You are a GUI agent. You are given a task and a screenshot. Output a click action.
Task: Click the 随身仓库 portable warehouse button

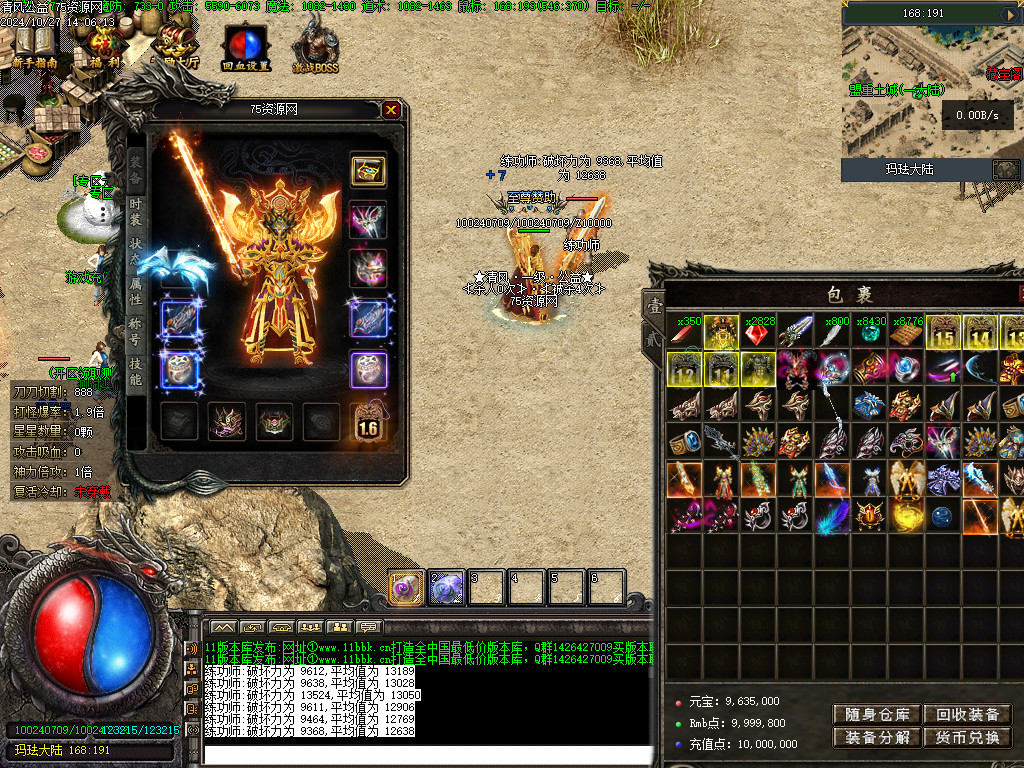(x=876, y=714)
